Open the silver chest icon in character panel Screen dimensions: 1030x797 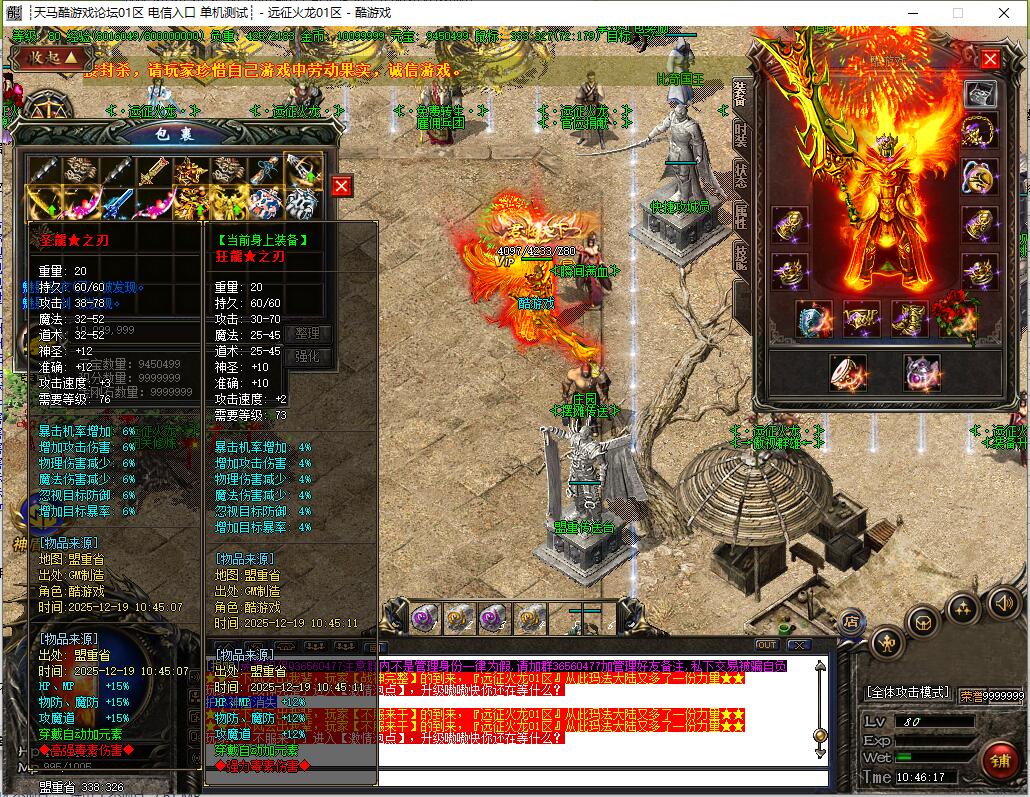point(980,94)
